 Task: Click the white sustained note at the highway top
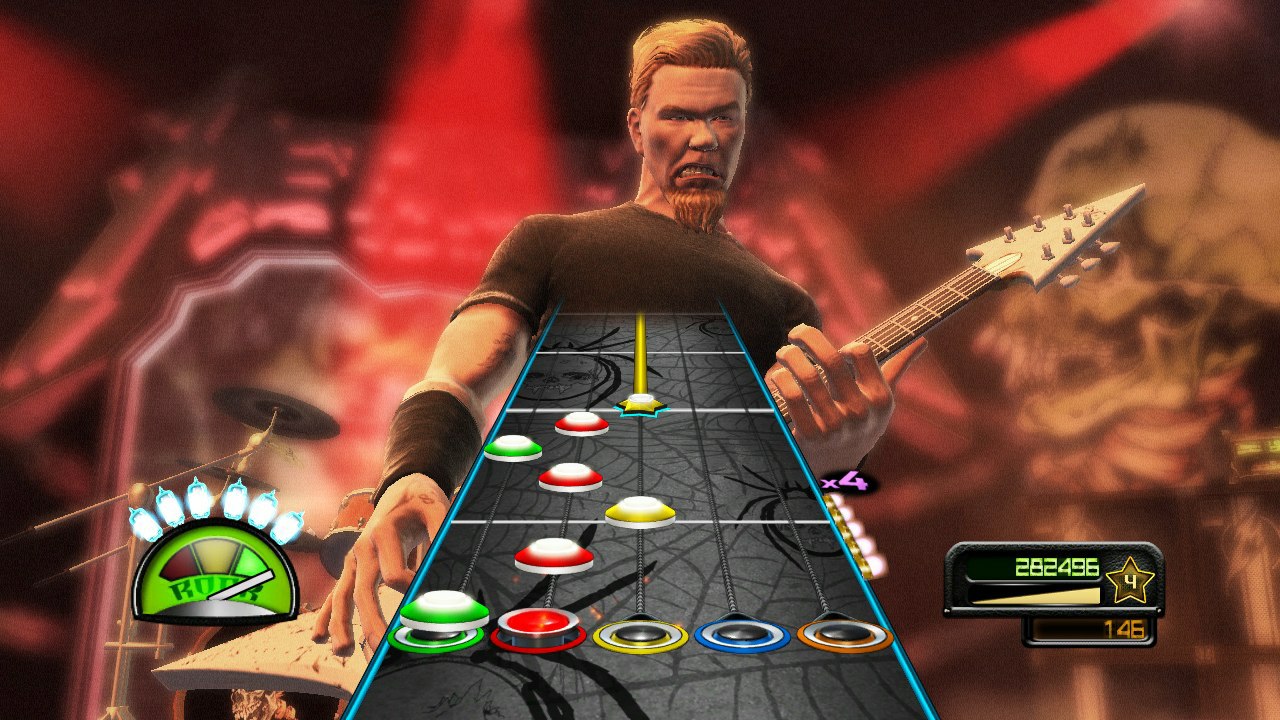pos(640,403)
